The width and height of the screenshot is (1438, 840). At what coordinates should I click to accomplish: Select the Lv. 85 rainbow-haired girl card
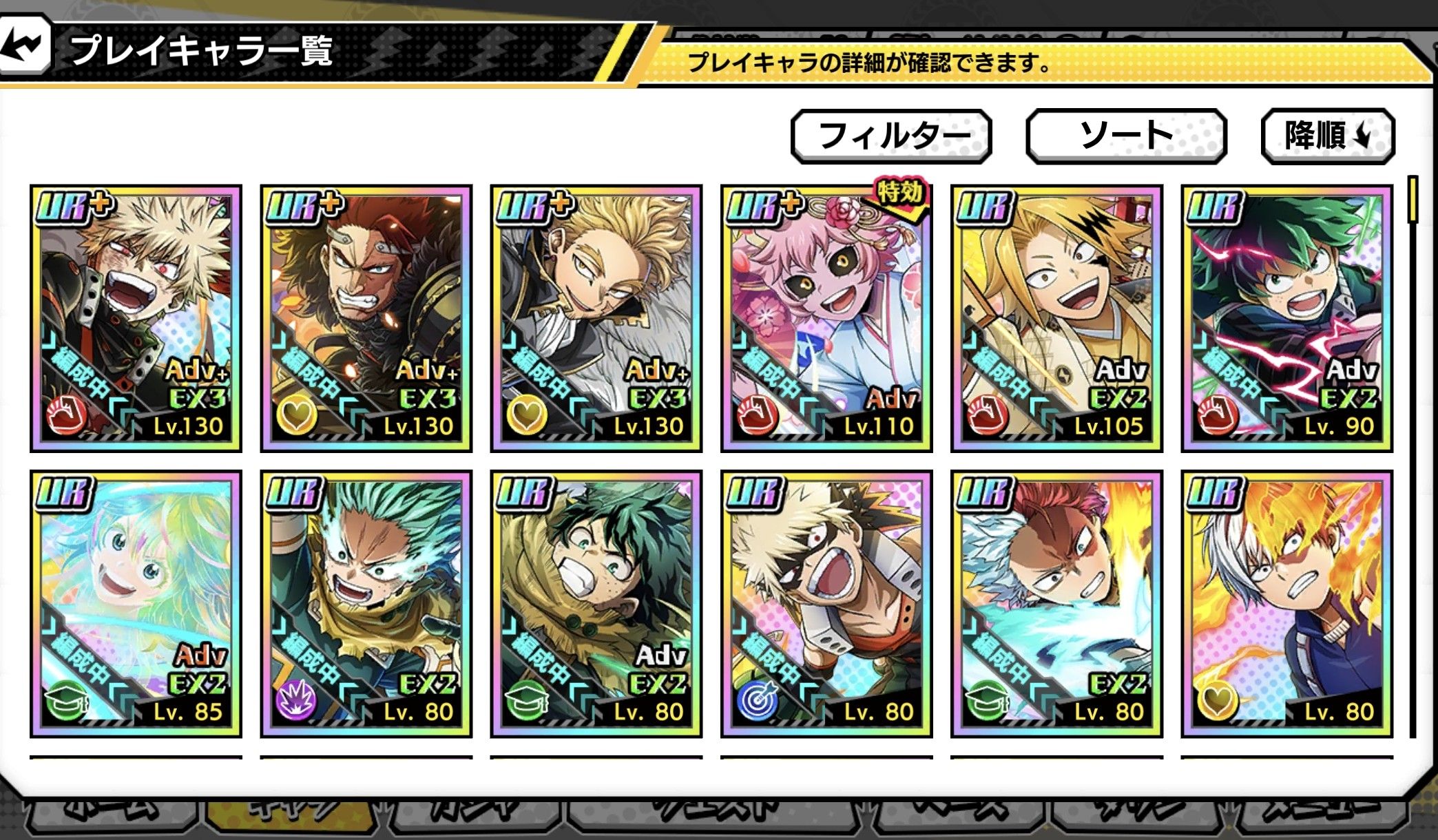tap(136, 604)
